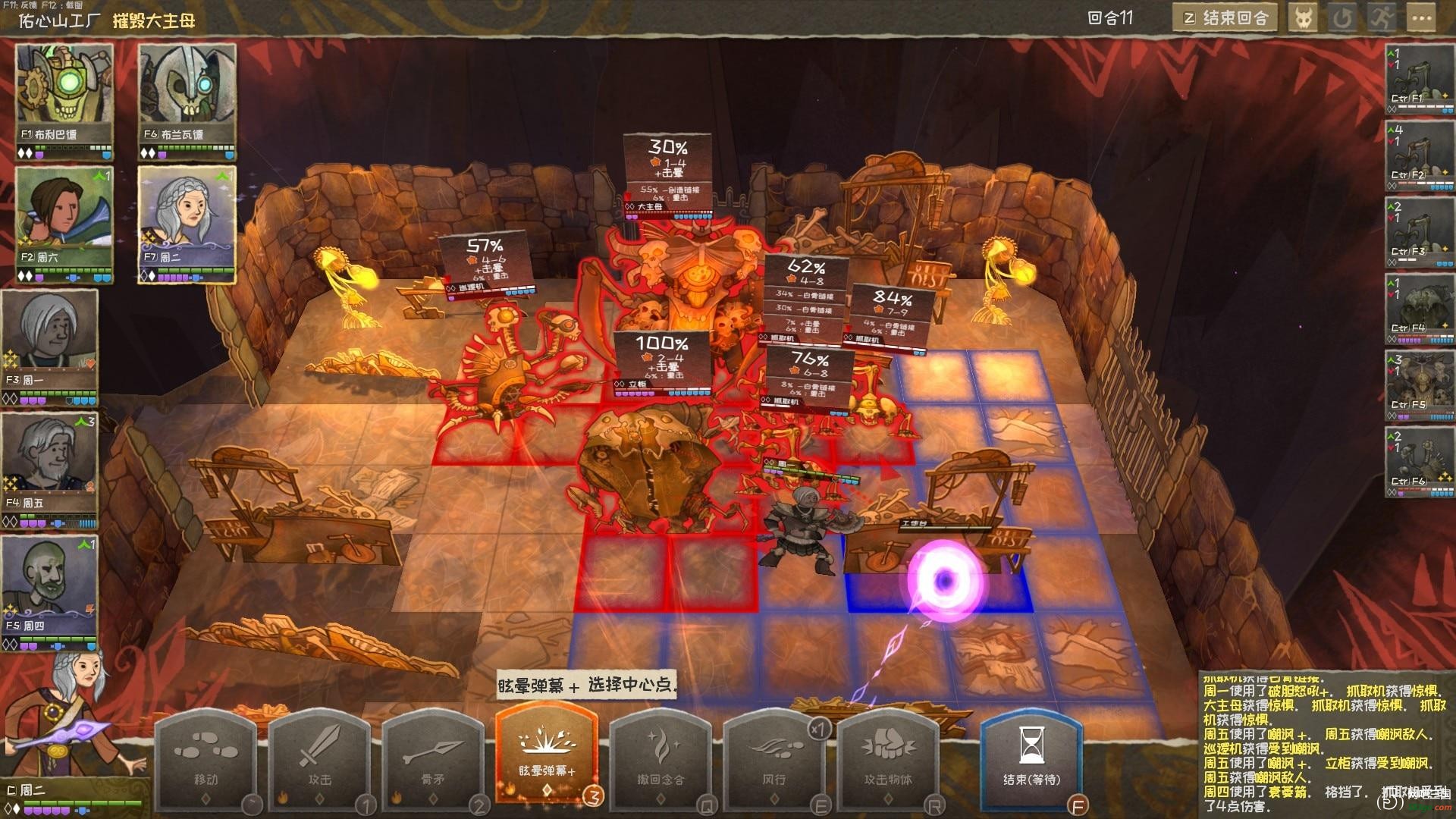Open the three-dots options menu
The image size is (1456, 819).
1422,18
